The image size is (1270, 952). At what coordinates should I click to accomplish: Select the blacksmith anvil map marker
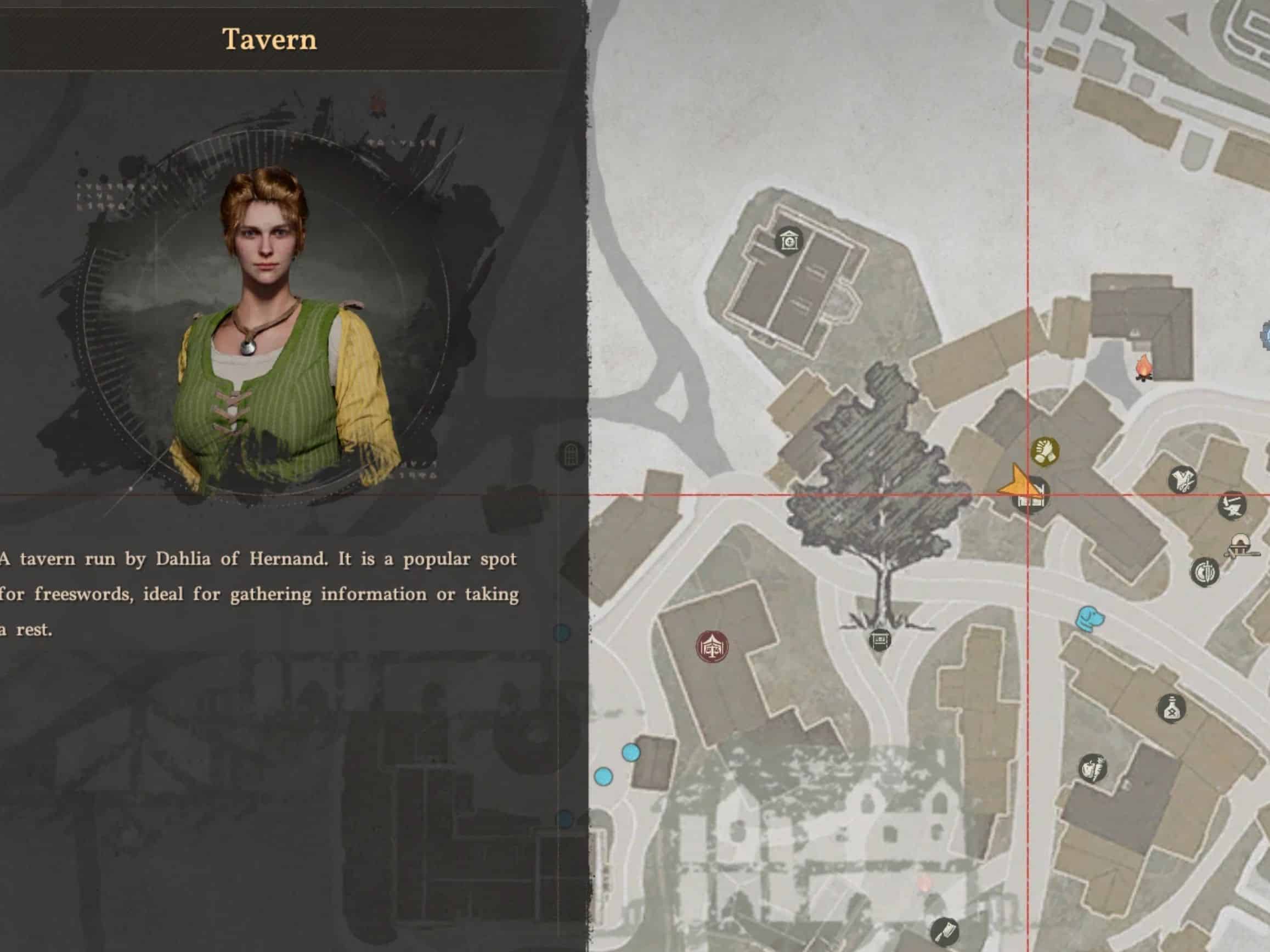coord(1232,506)
